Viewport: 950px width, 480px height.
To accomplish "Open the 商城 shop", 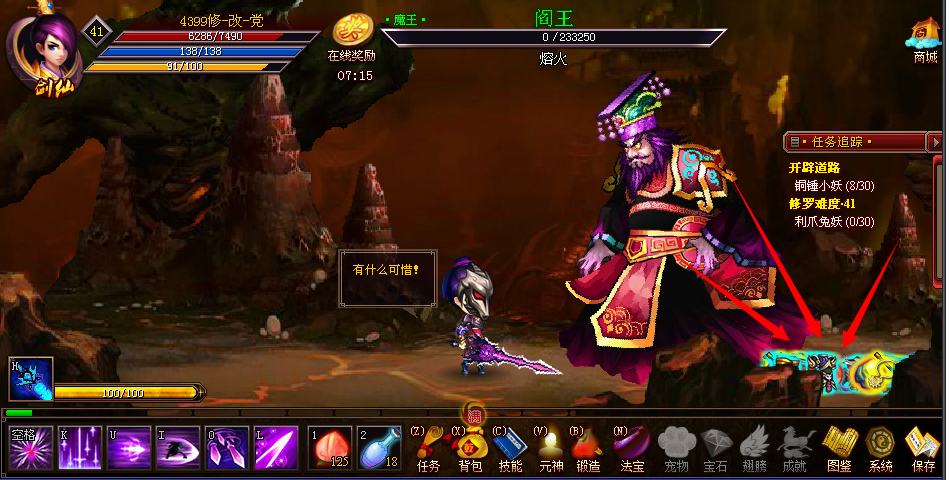I will pos(923,39).
